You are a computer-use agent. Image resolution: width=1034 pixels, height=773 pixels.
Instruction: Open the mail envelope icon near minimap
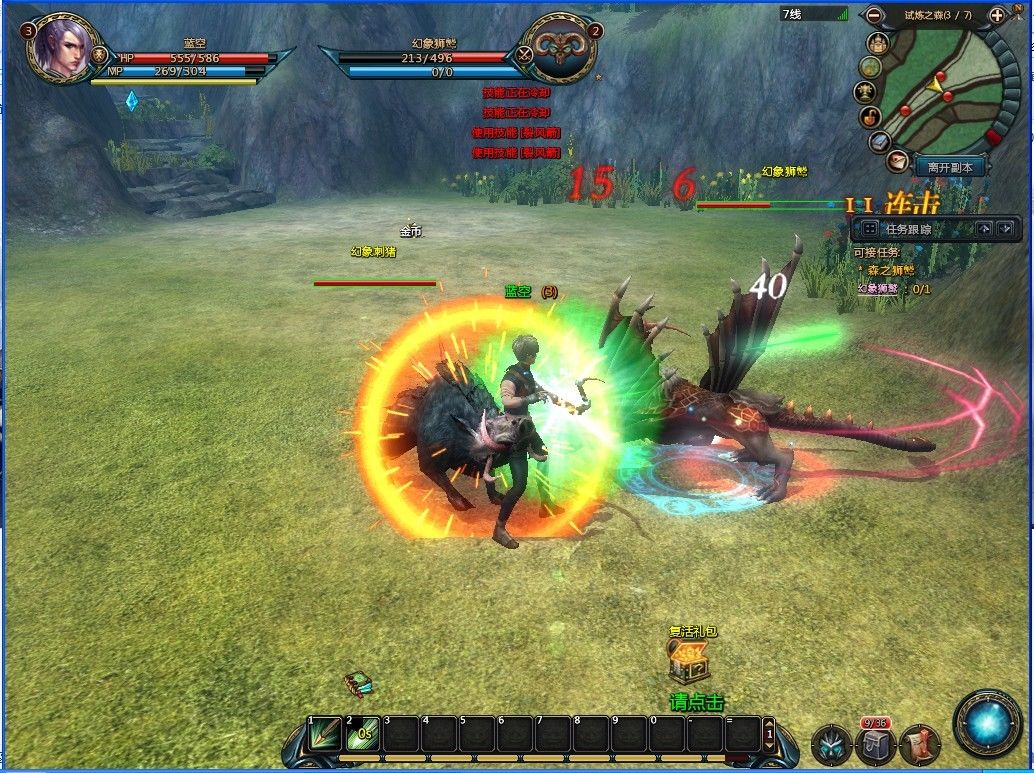(897, 159)
